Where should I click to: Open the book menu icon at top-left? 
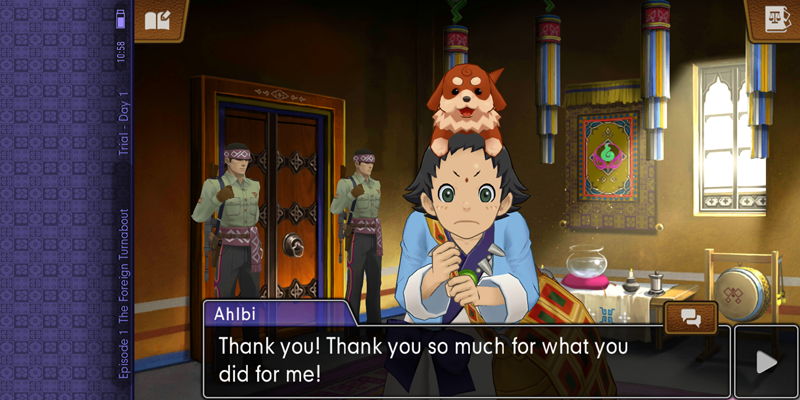click(160, 20)
